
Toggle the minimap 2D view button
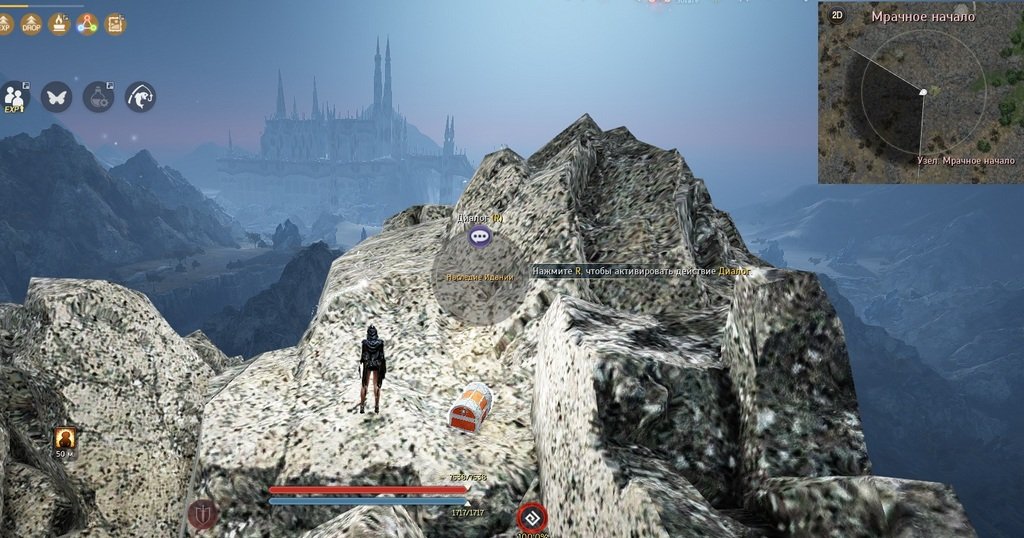(x=837, y=15)
